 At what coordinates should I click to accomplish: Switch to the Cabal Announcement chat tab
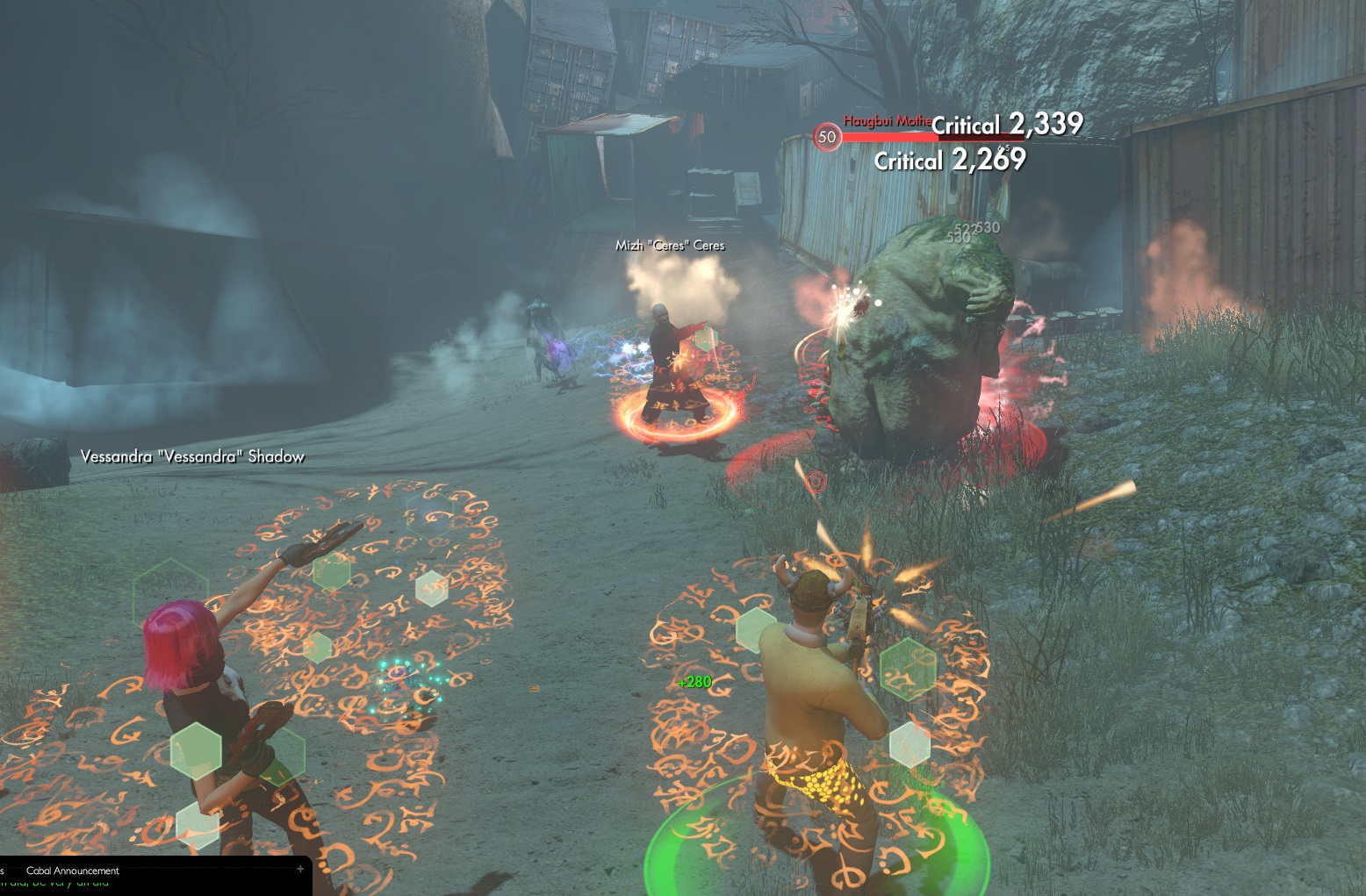click(x=73, y=871)
